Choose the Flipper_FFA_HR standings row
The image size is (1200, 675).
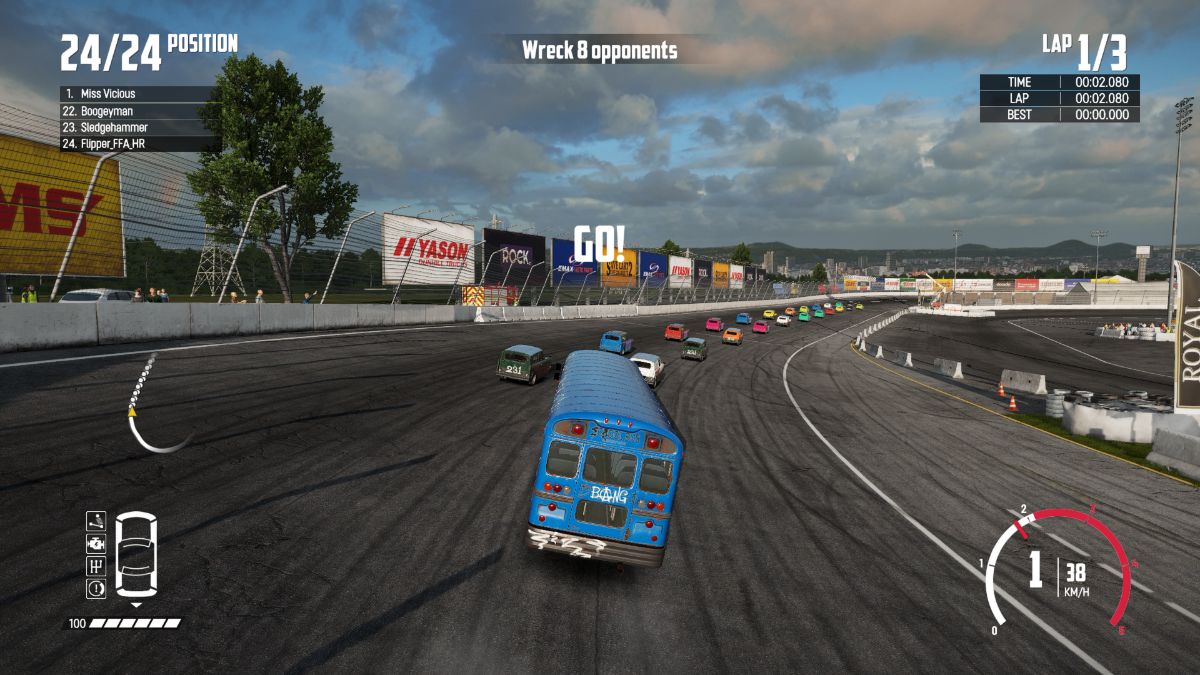(x=137, y=144)
